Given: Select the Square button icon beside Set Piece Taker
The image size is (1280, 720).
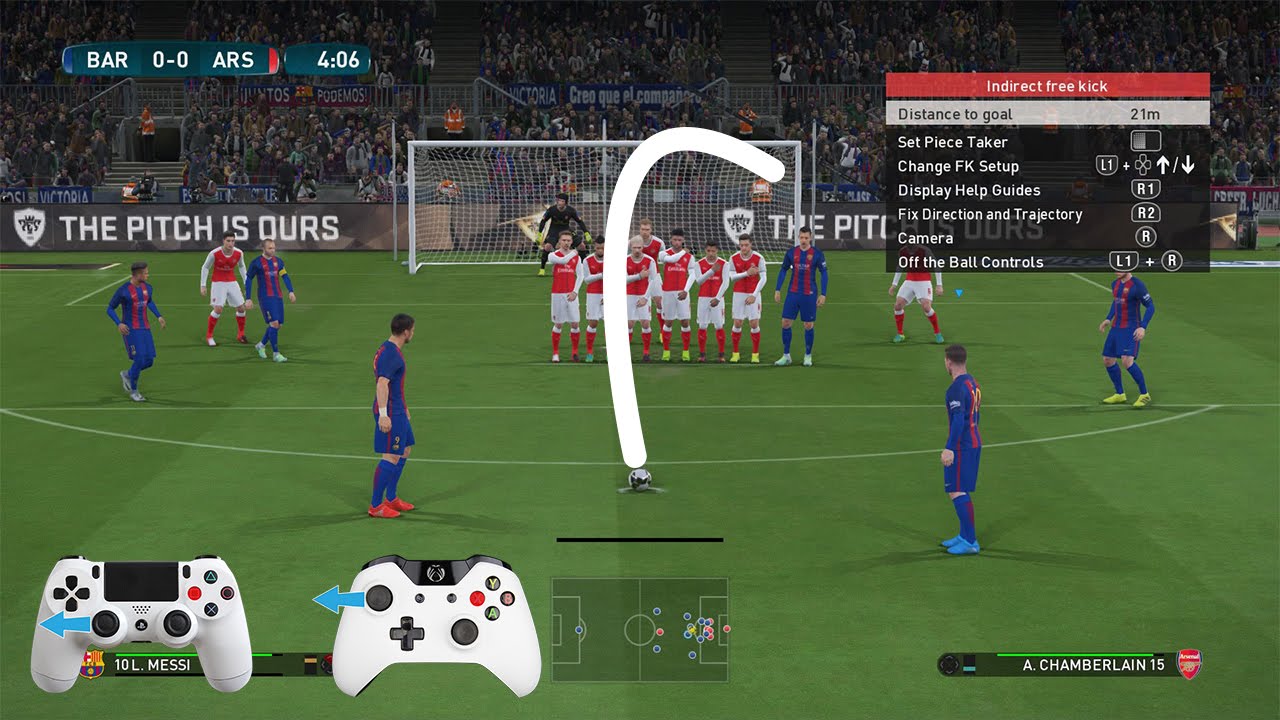Looking at the screenshot, I should (x=1145, y=141).
